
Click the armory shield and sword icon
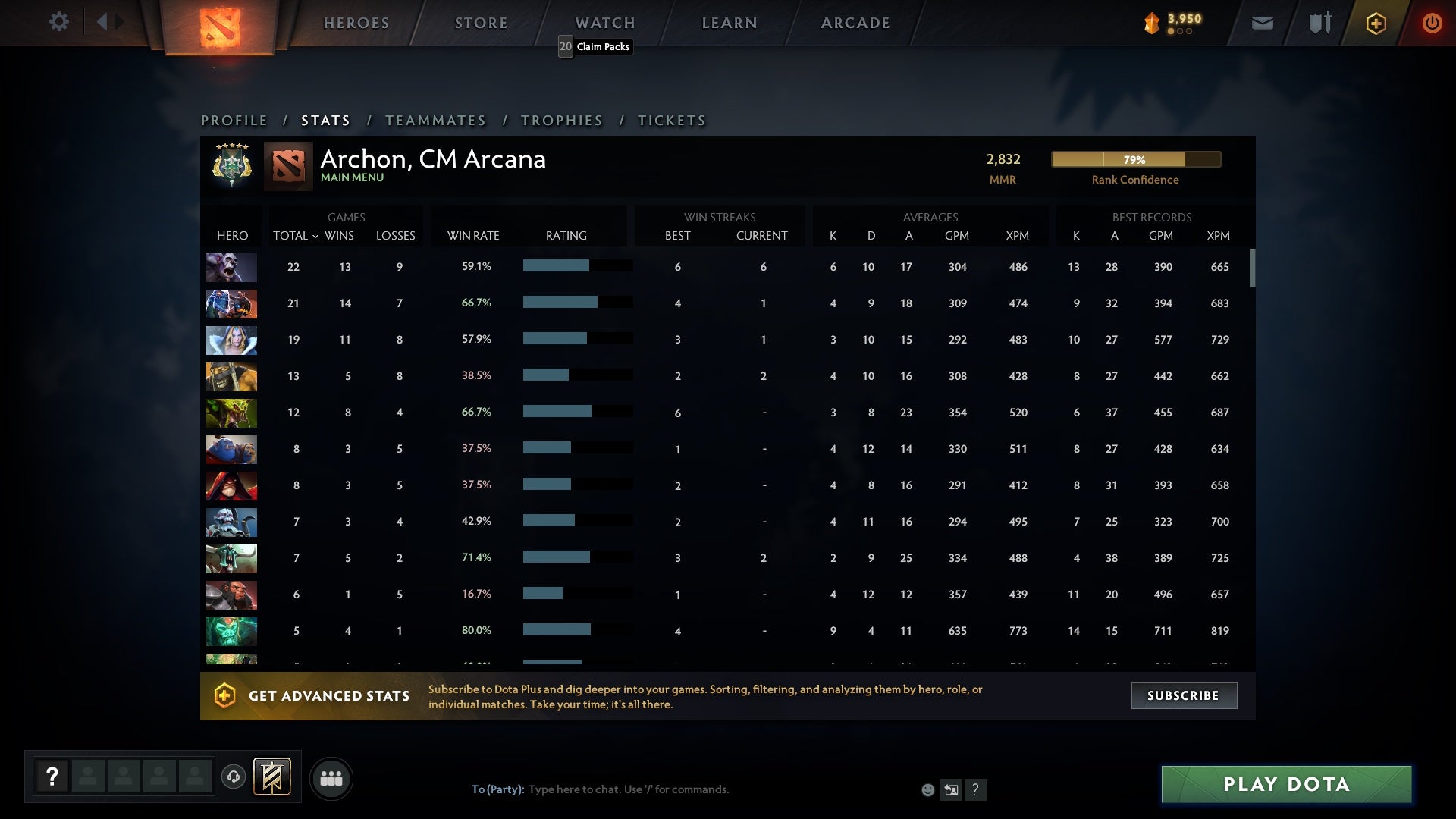point(1319,23)
